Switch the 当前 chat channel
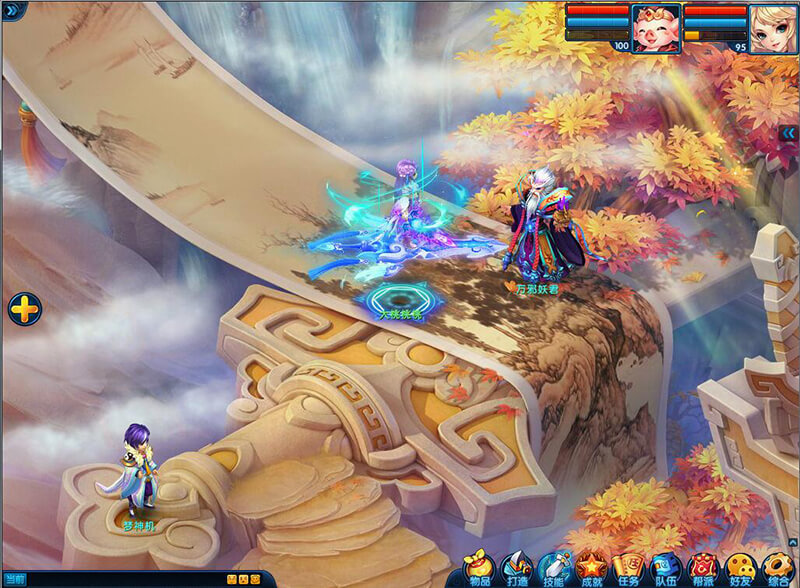The width and height of the screenshot is (800, 588). [x=14, y=580]
